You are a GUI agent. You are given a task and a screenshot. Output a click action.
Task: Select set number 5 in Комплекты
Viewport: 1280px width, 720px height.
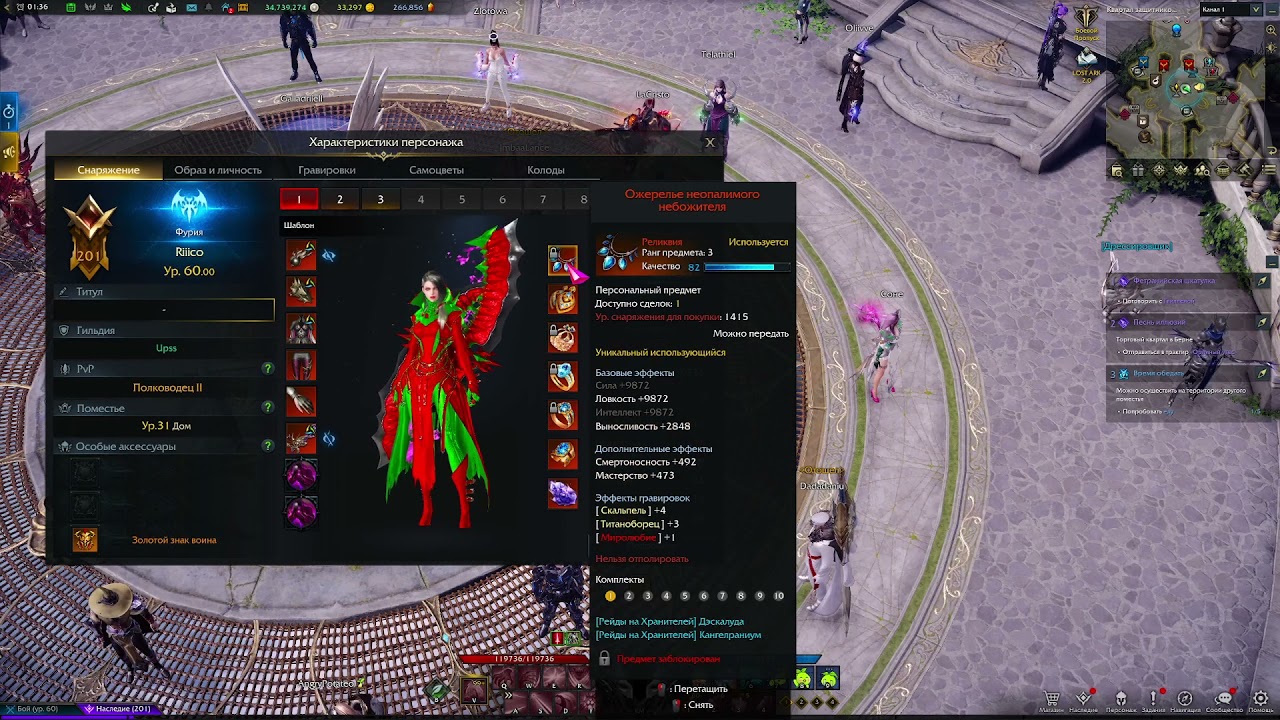click(685, 596)
